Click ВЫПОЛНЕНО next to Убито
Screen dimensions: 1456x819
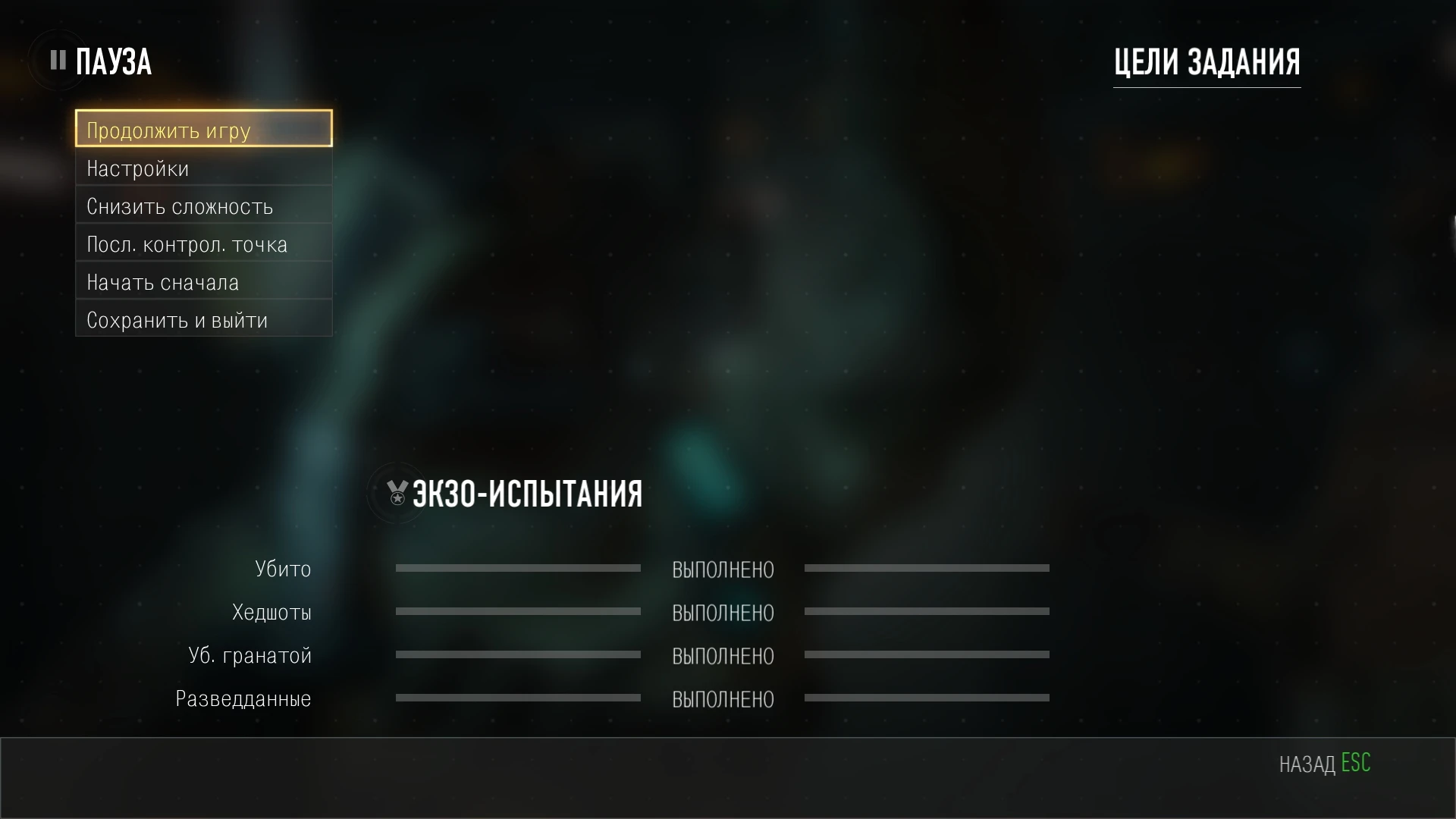723,570
